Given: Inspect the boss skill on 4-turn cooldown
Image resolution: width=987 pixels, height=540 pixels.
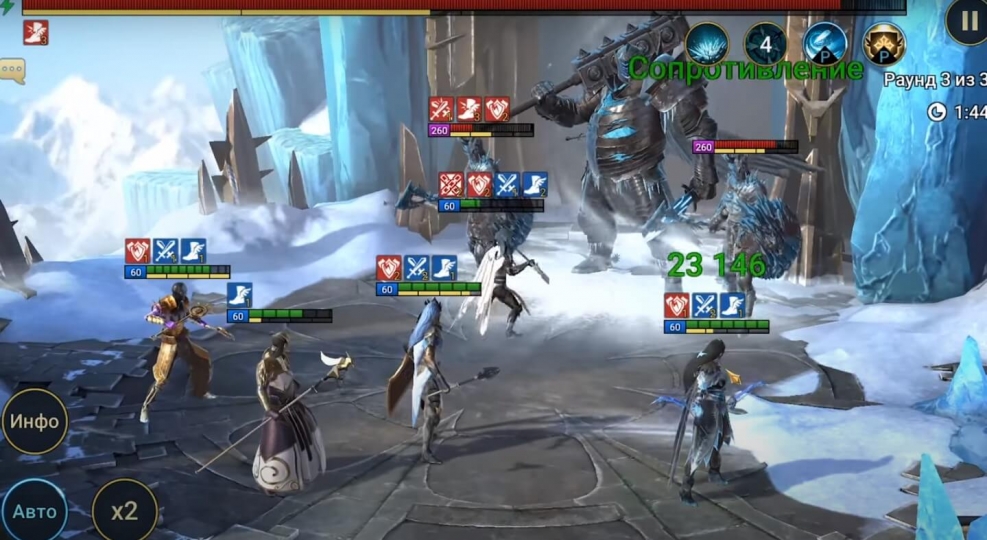Looking at the screenshot, I should (x=766, y=44).
